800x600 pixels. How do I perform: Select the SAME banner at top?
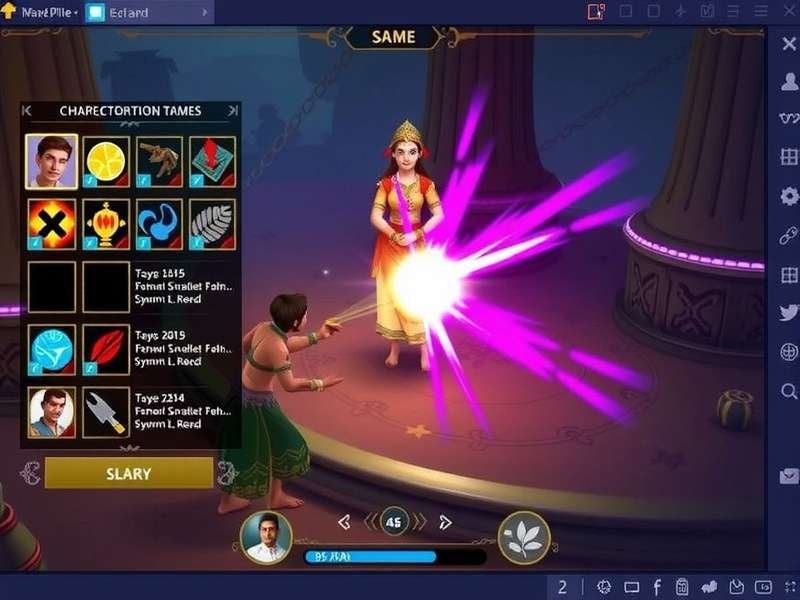[394, 37]
